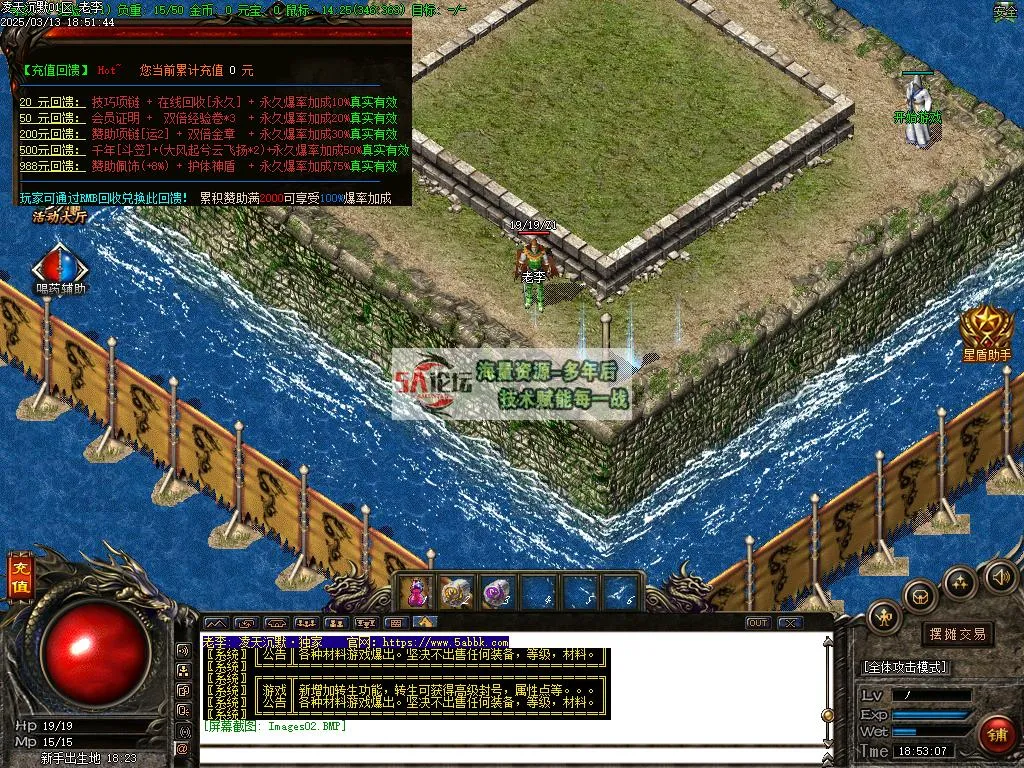This screenshot has width=1024, height=768.
Task: Open the 充值 recharge button
Action: point(20,578)
